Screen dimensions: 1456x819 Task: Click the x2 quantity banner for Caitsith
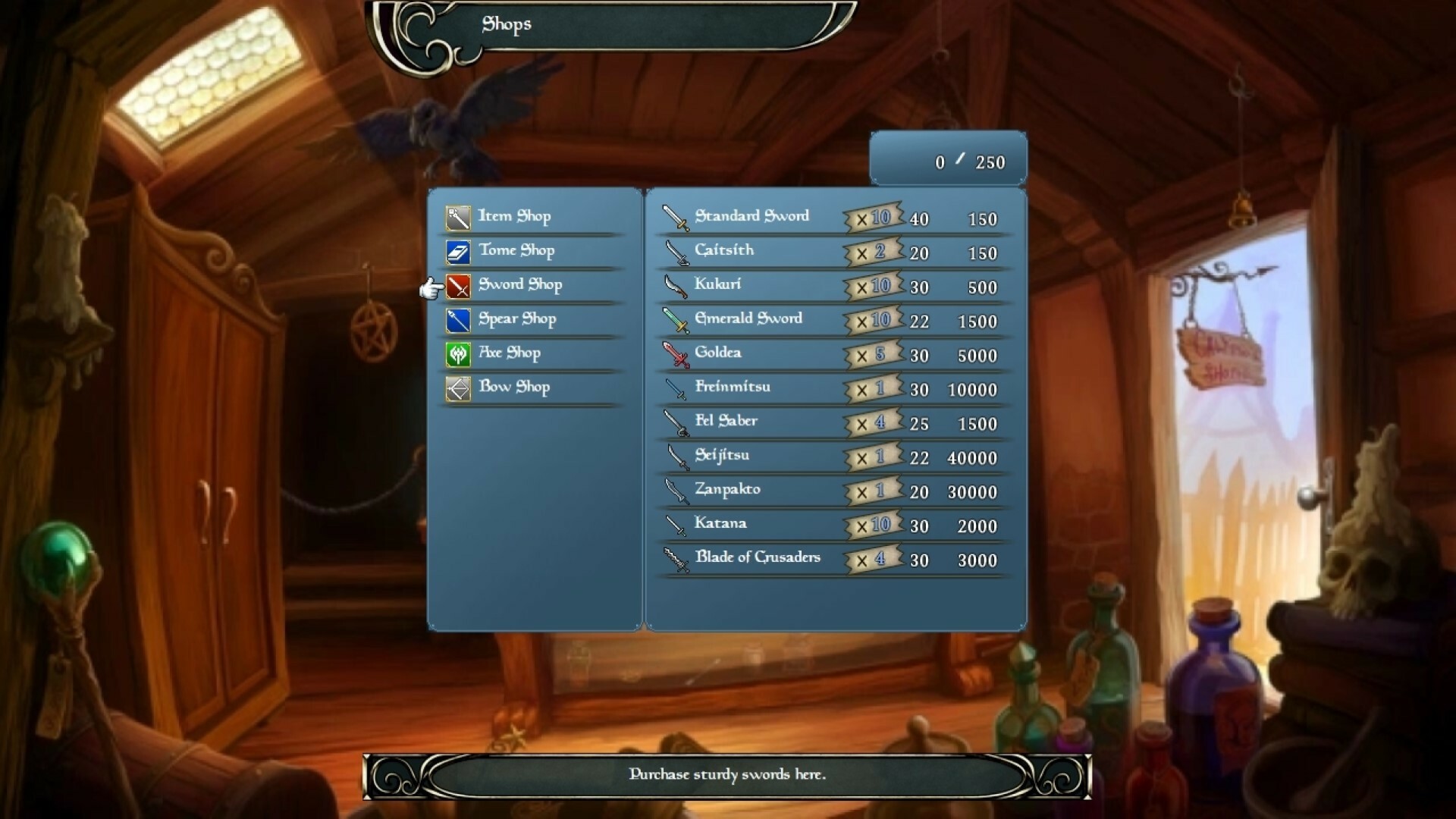coord(872,251)
